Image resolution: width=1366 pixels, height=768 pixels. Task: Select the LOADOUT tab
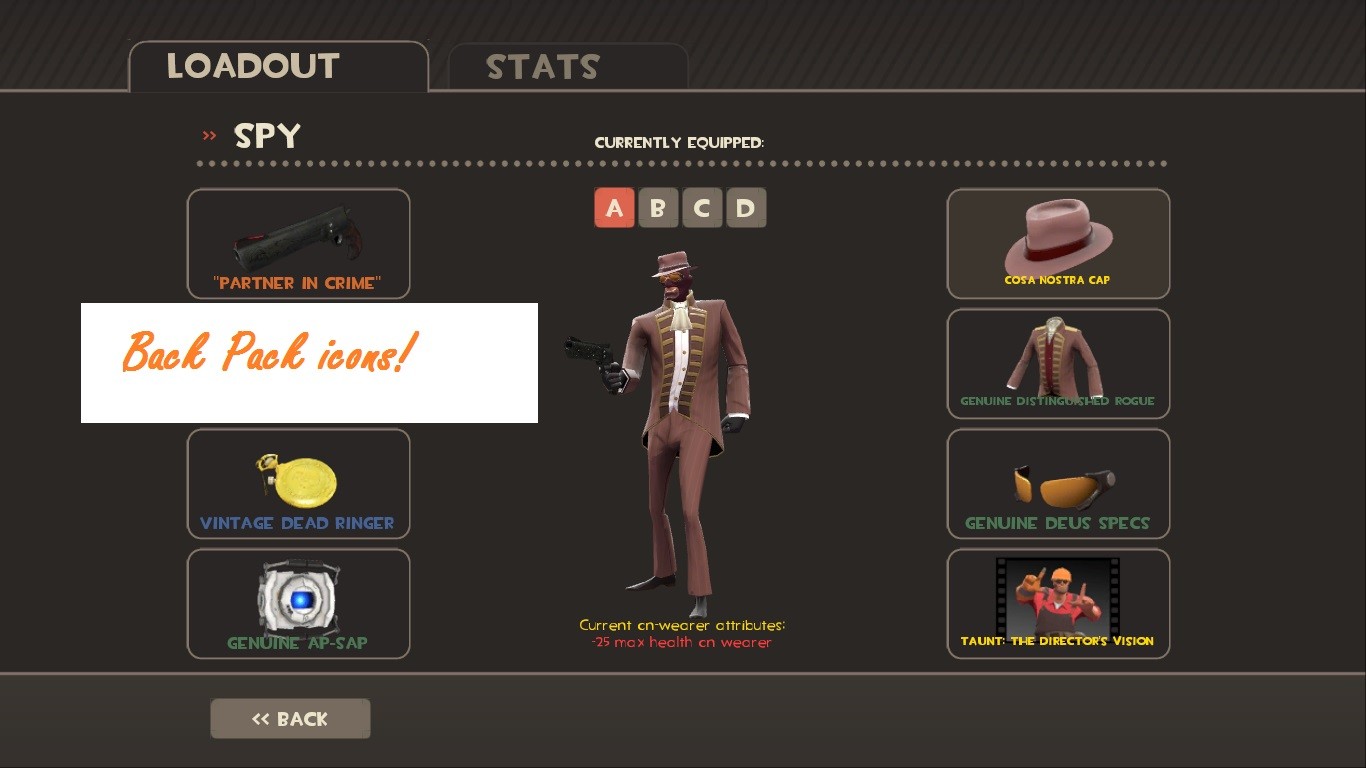[253, 67]
